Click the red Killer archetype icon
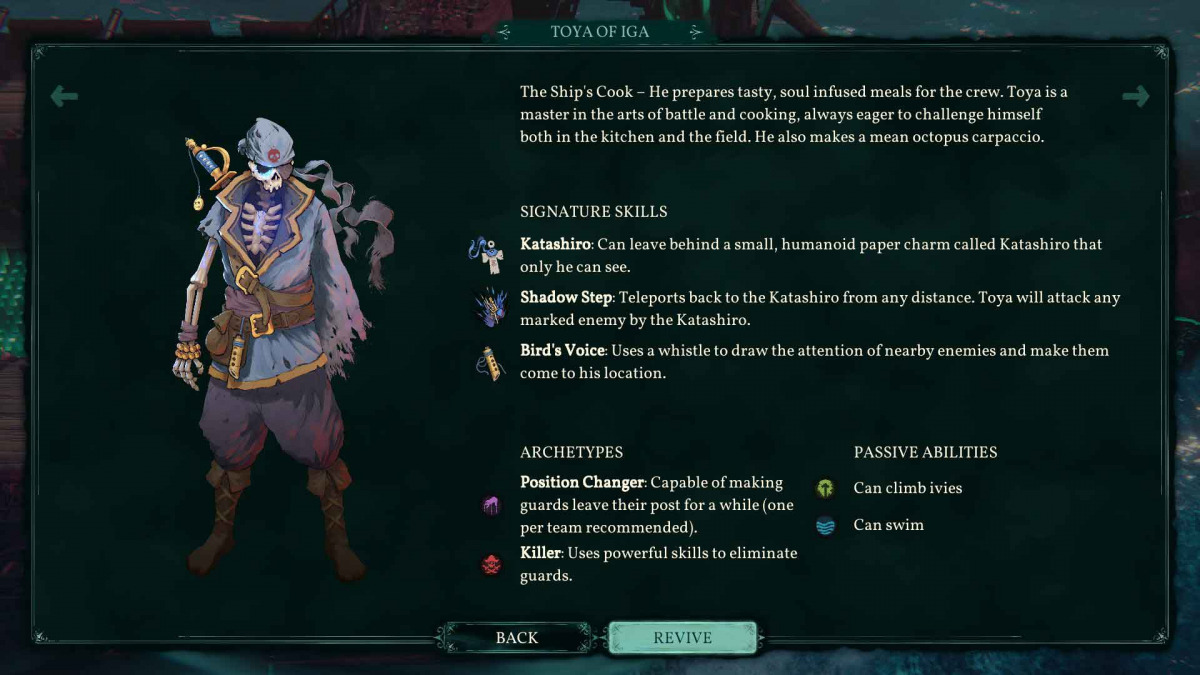Screen dimensions: 1200x675 [x=490, y=565]
